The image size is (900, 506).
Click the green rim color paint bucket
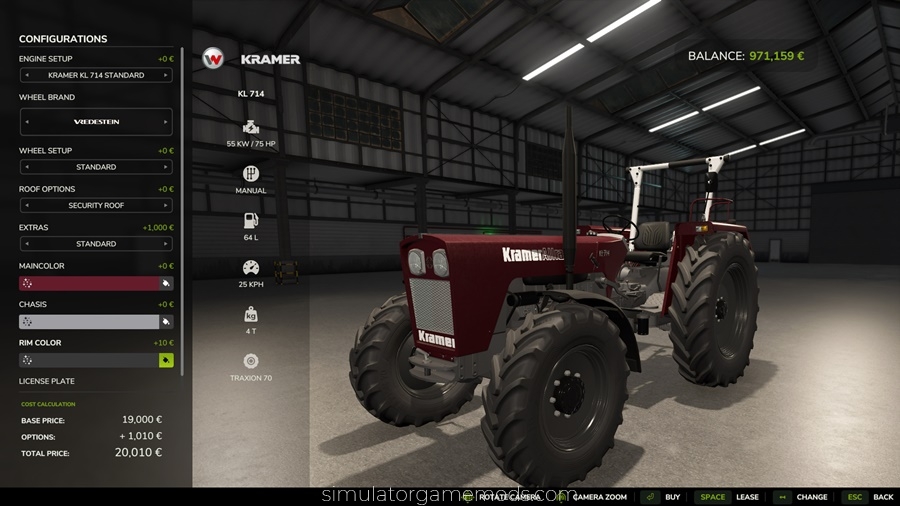[166, 360]
